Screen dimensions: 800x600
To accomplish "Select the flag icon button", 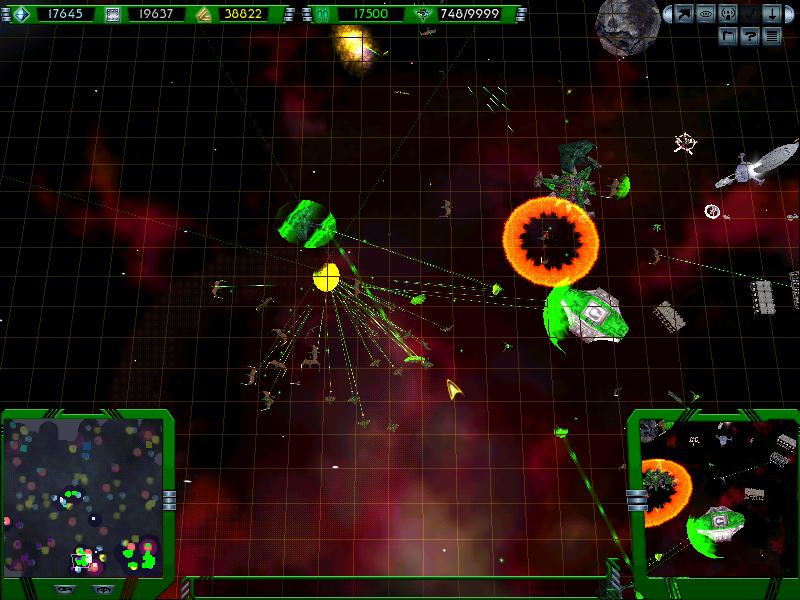I will pyautogui.click(x=728, y=36).
